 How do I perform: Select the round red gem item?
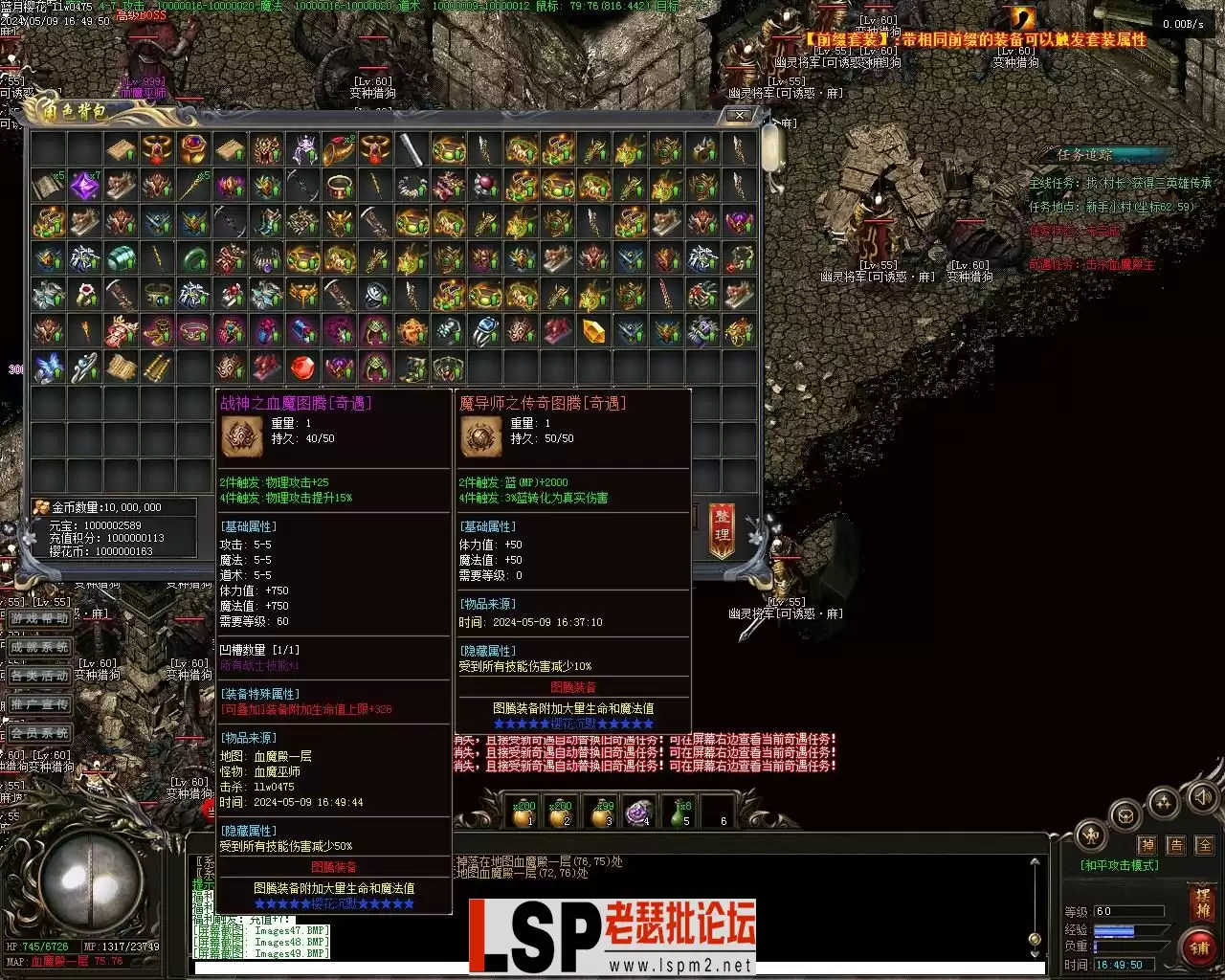(x=302, y=368)
